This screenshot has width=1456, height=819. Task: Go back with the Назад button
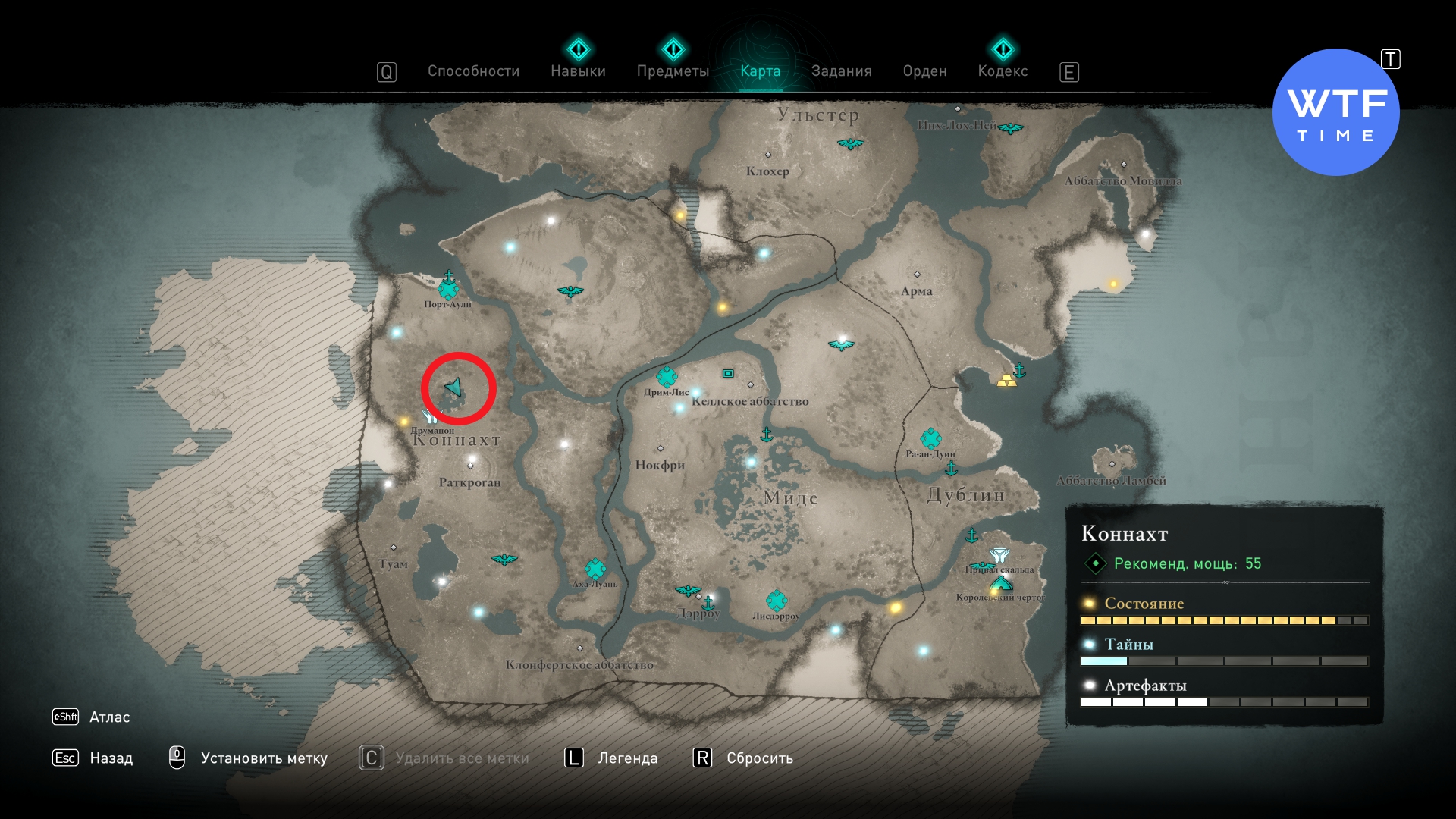[x=111, y=758]
